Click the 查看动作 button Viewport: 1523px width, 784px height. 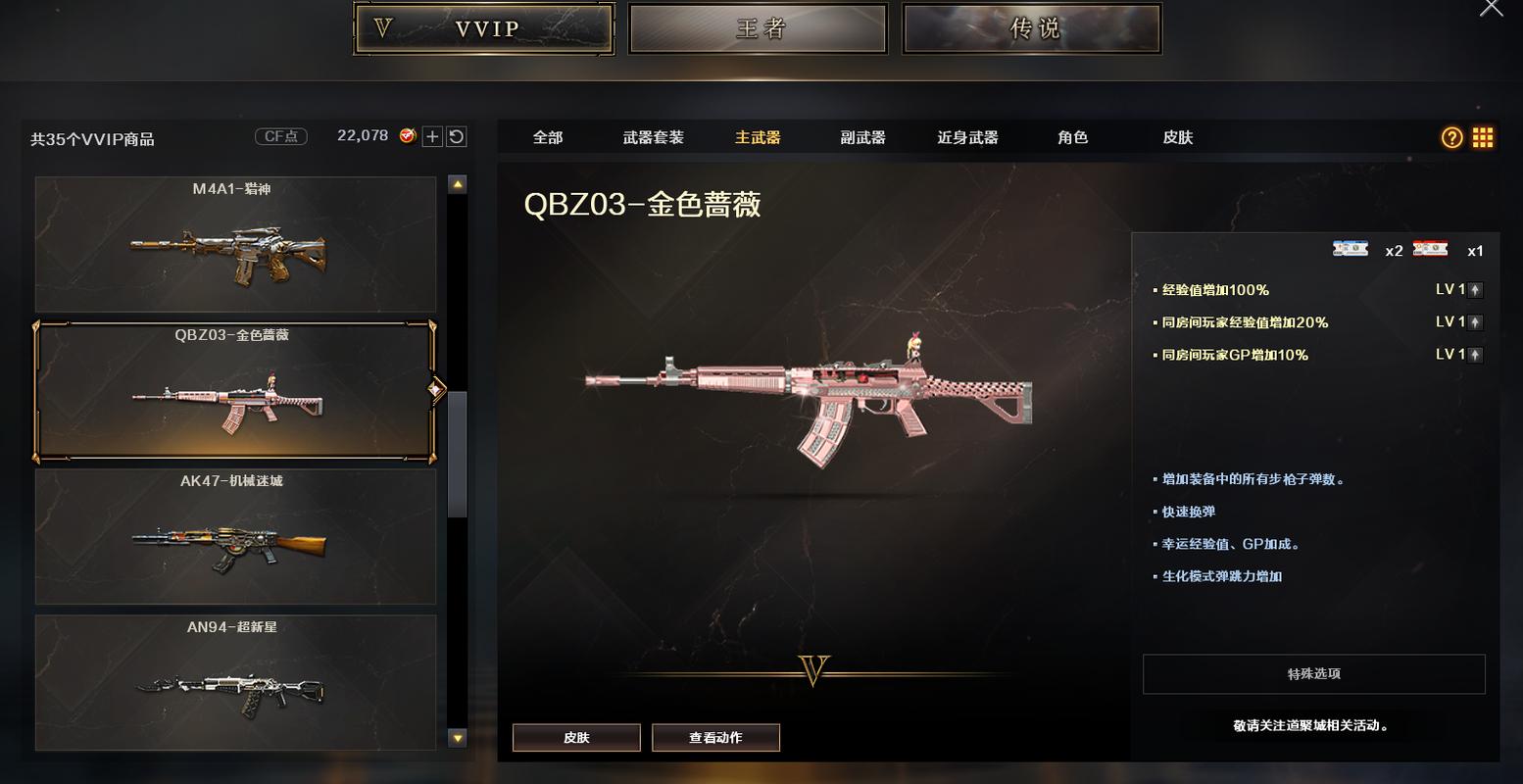click(716, 737)
